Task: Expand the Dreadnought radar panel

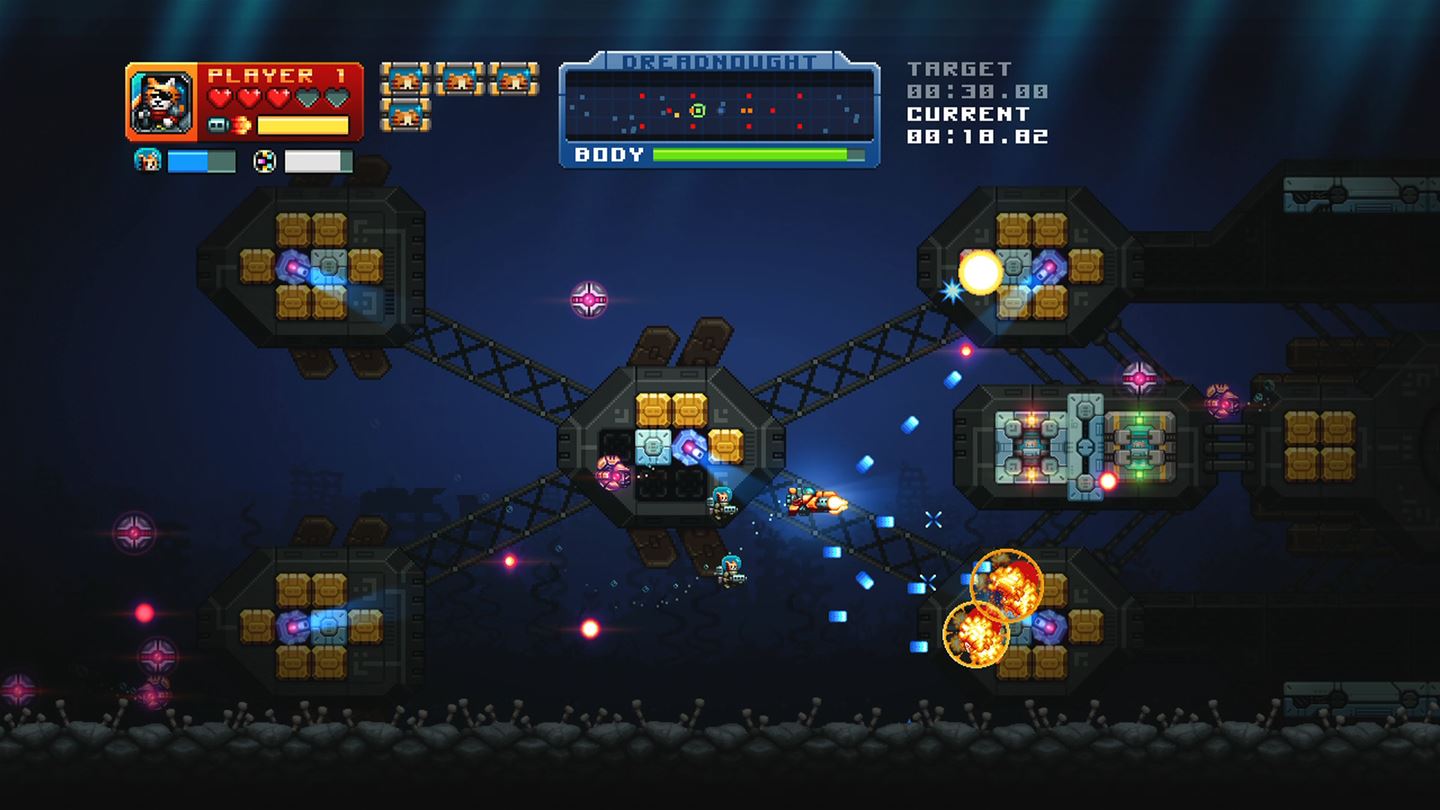Action: point(718,106)
